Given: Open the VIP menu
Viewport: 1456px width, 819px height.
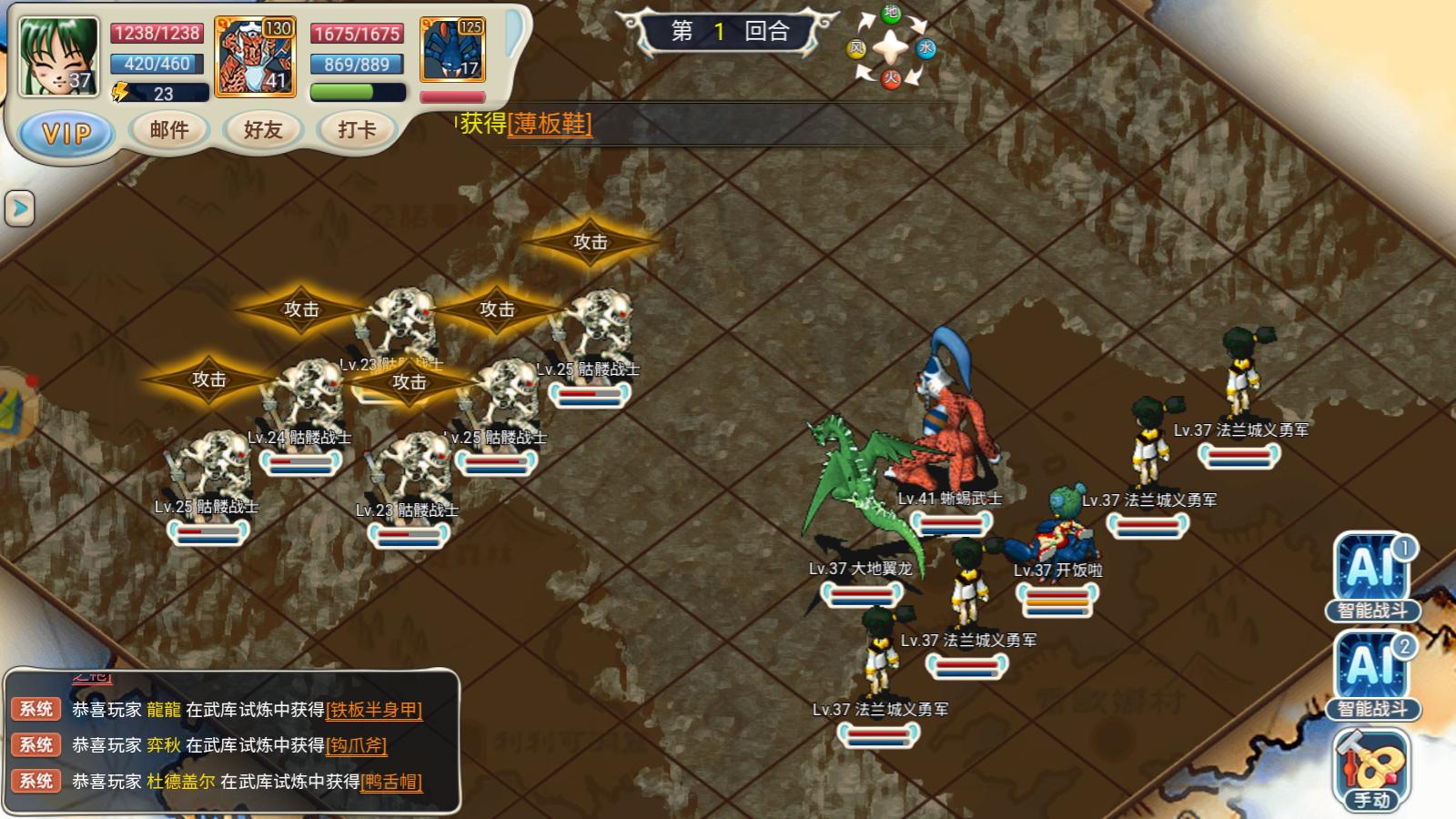Looking at the screenshot, I should 67,134.
